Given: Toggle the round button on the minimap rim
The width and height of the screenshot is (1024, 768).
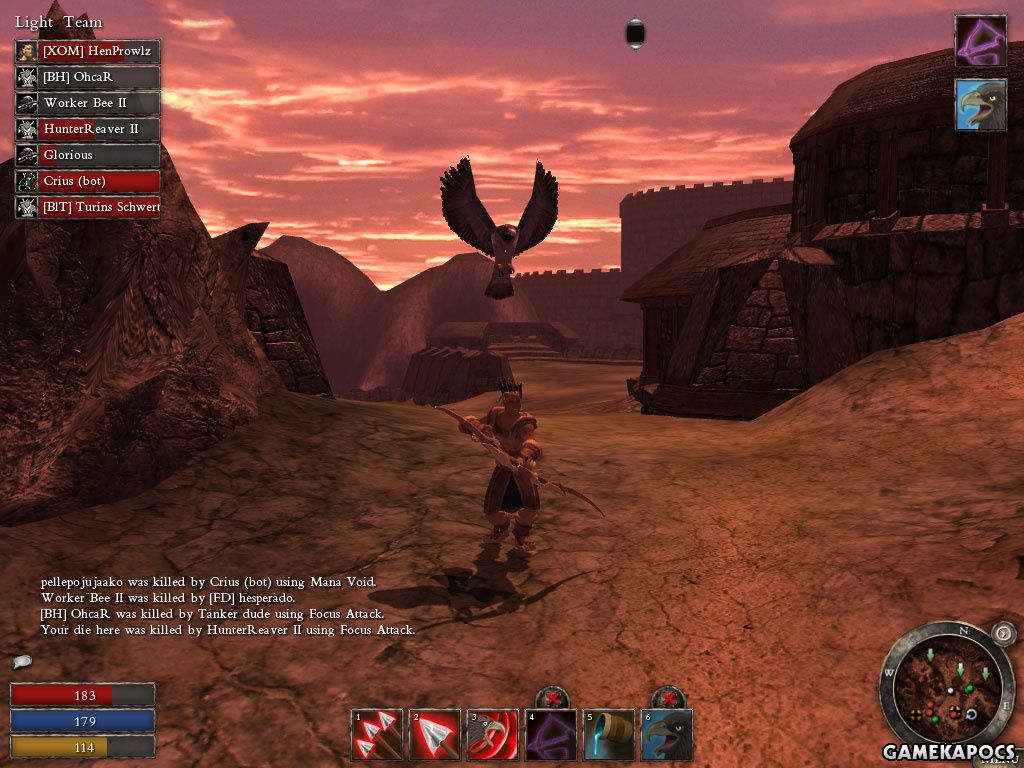Looking at the screenshot, I should tap(1003, 633).
